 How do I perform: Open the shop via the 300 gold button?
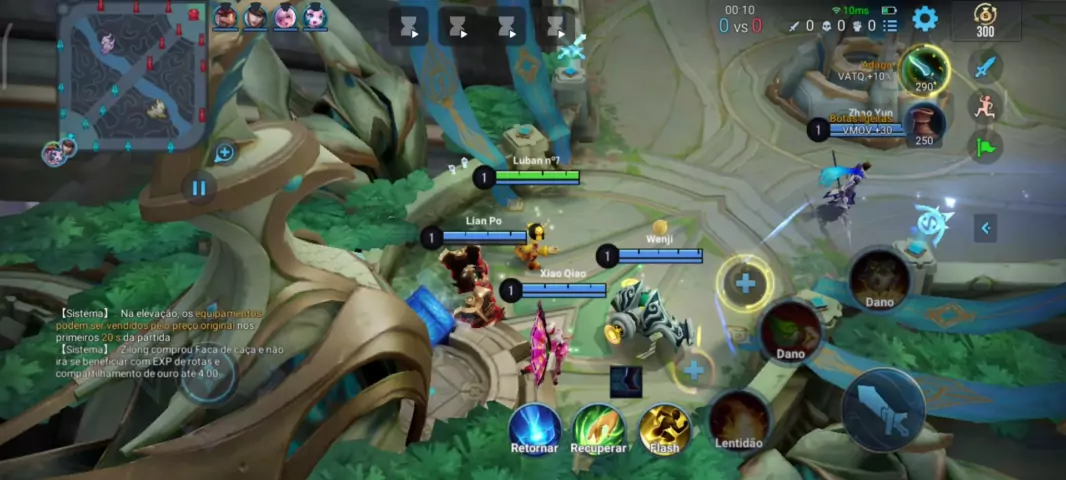click(x=985, y=20)
